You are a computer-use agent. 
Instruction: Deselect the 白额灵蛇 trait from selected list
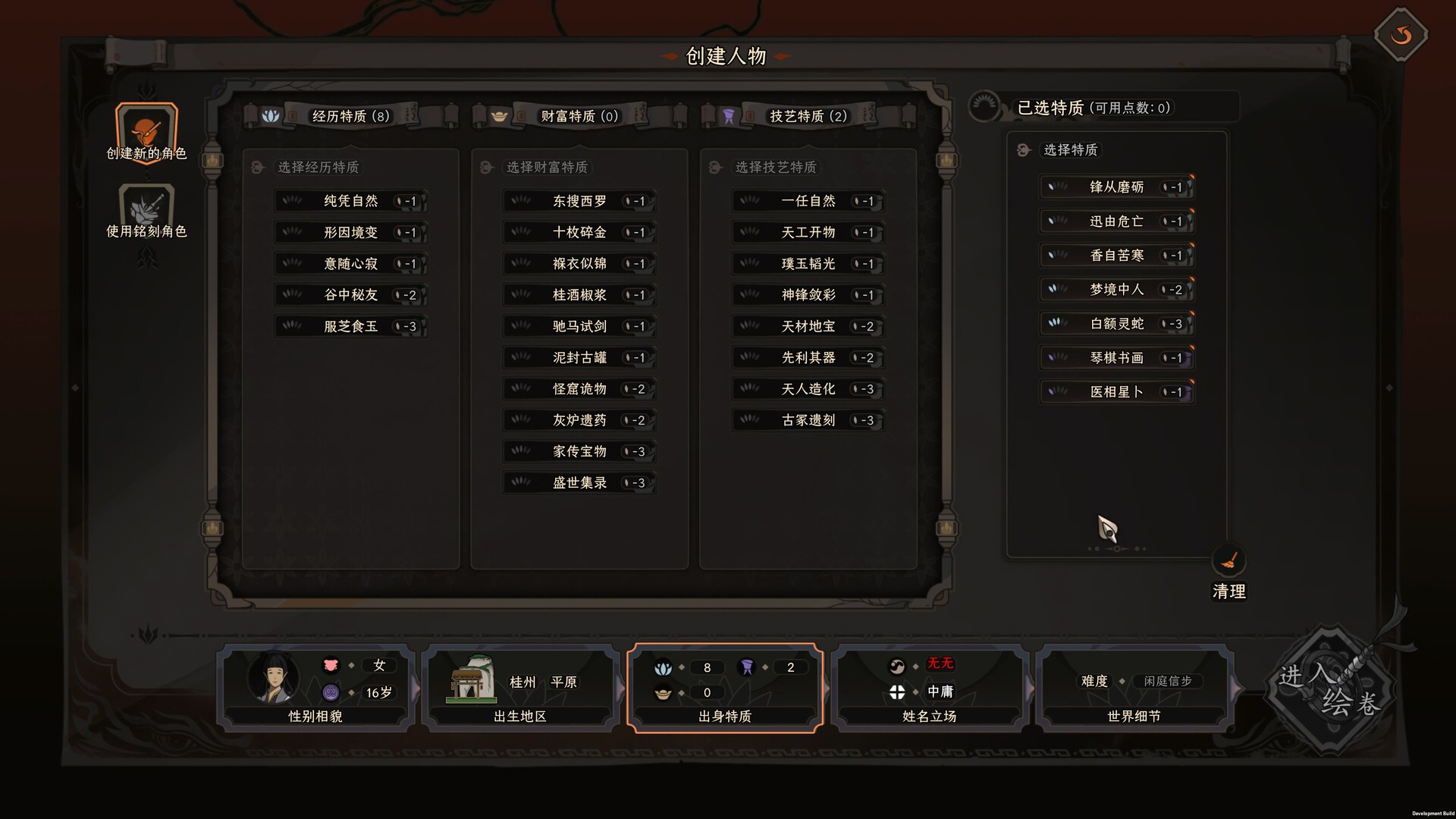click(x=1115, y=324)
